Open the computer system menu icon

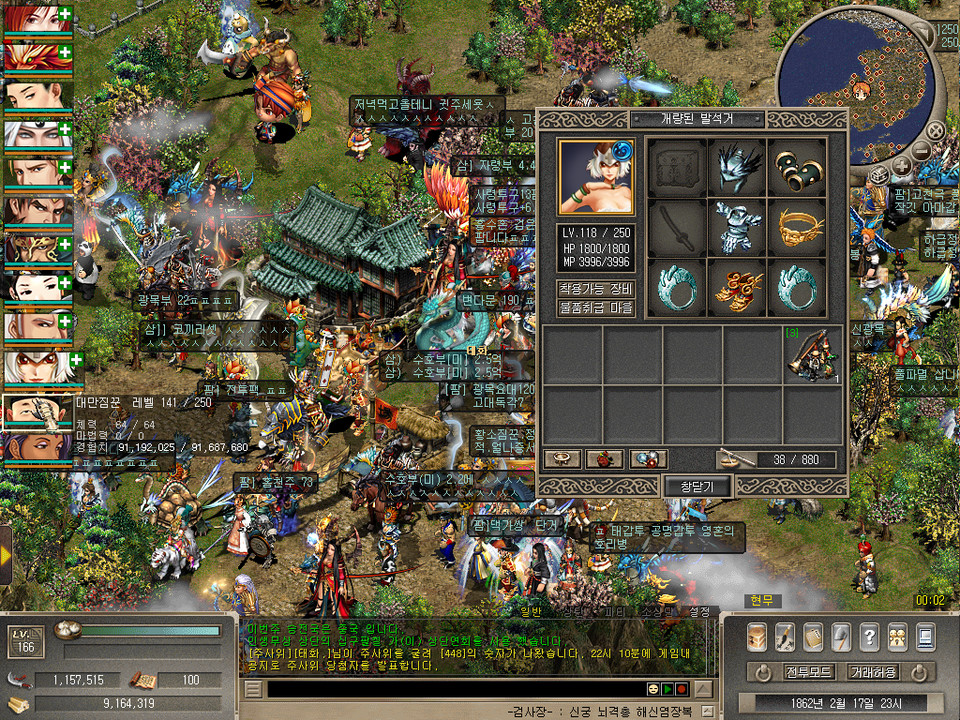point(925,636)
